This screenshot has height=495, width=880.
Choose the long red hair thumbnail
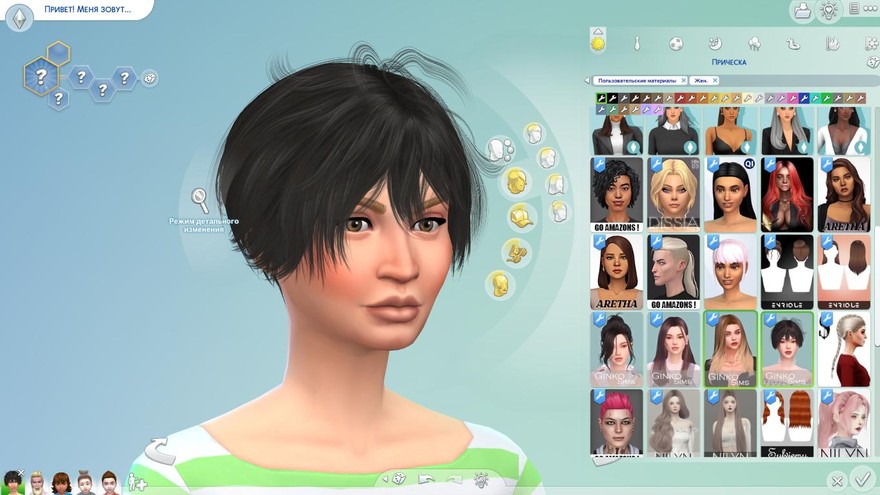point(787,190)
